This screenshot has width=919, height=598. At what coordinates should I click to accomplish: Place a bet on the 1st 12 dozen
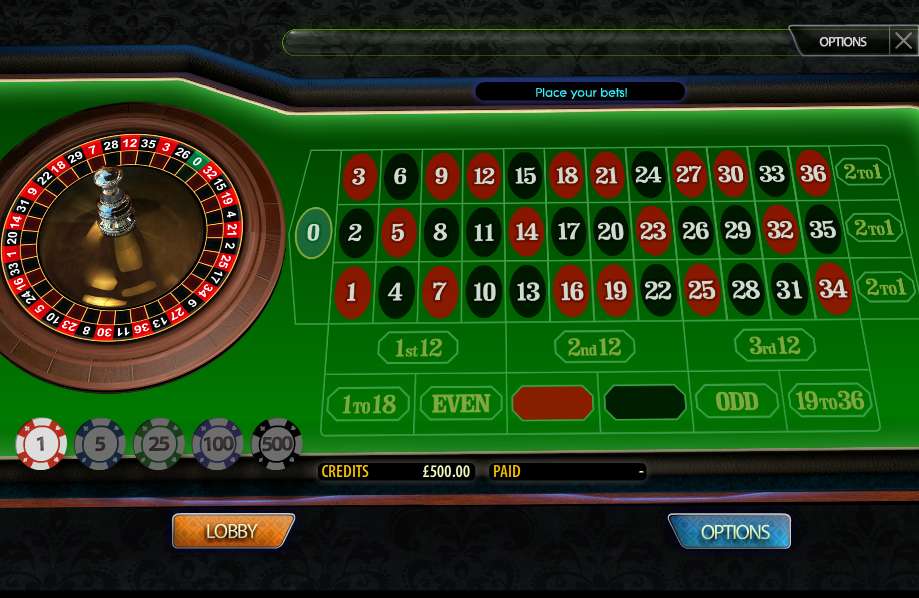(x=418, y=348)
